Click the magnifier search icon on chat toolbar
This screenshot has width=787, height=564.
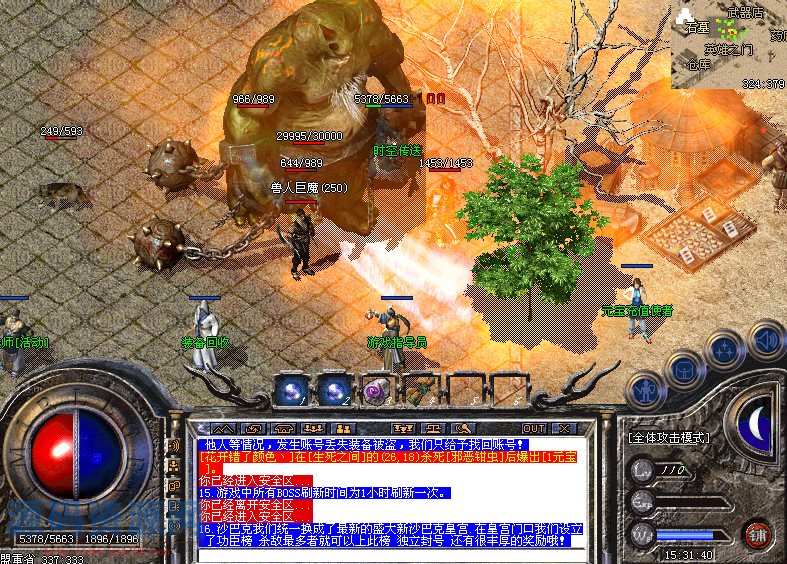[x=461, y=427]
